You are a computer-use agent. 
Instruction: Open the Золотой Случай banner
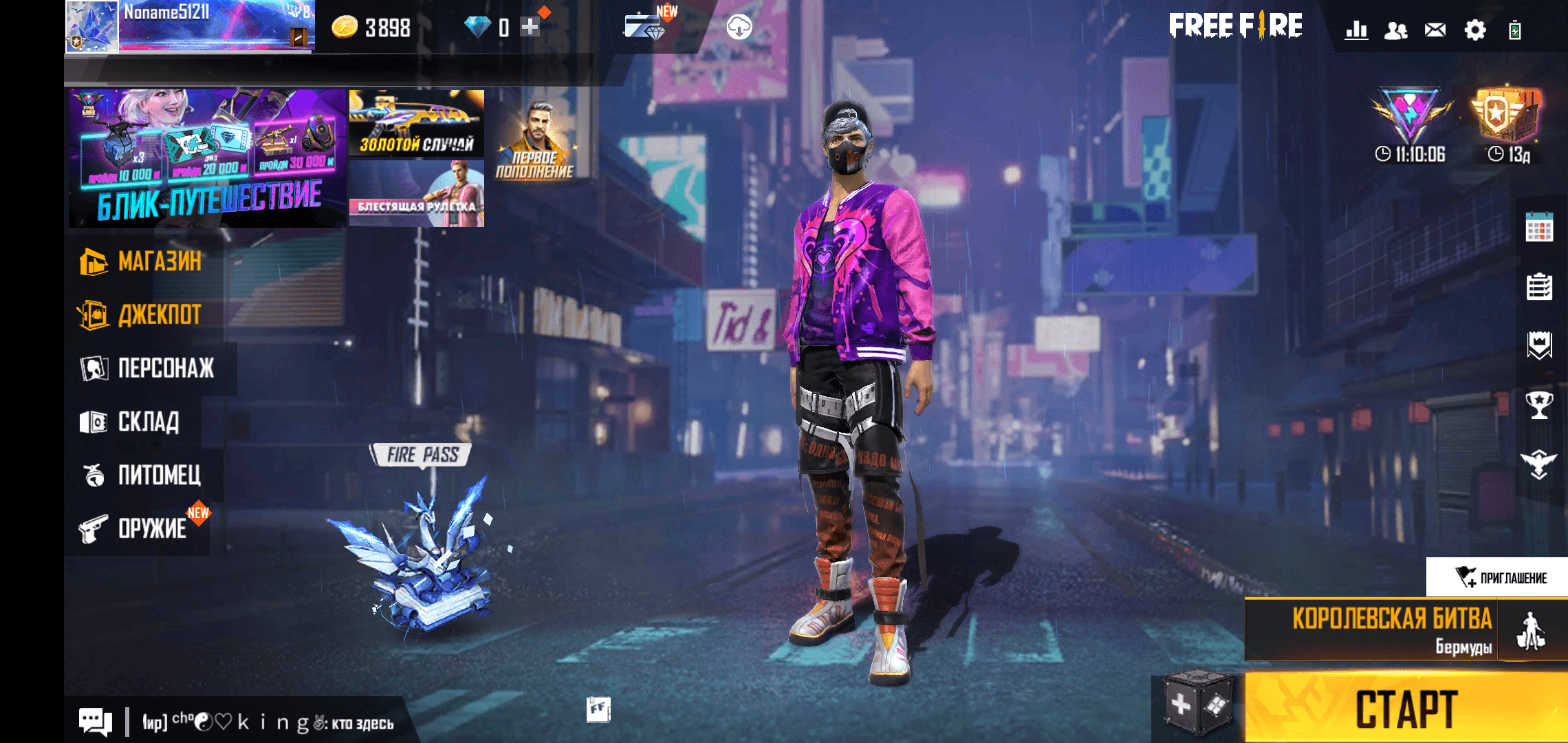[x=417, y=124]
